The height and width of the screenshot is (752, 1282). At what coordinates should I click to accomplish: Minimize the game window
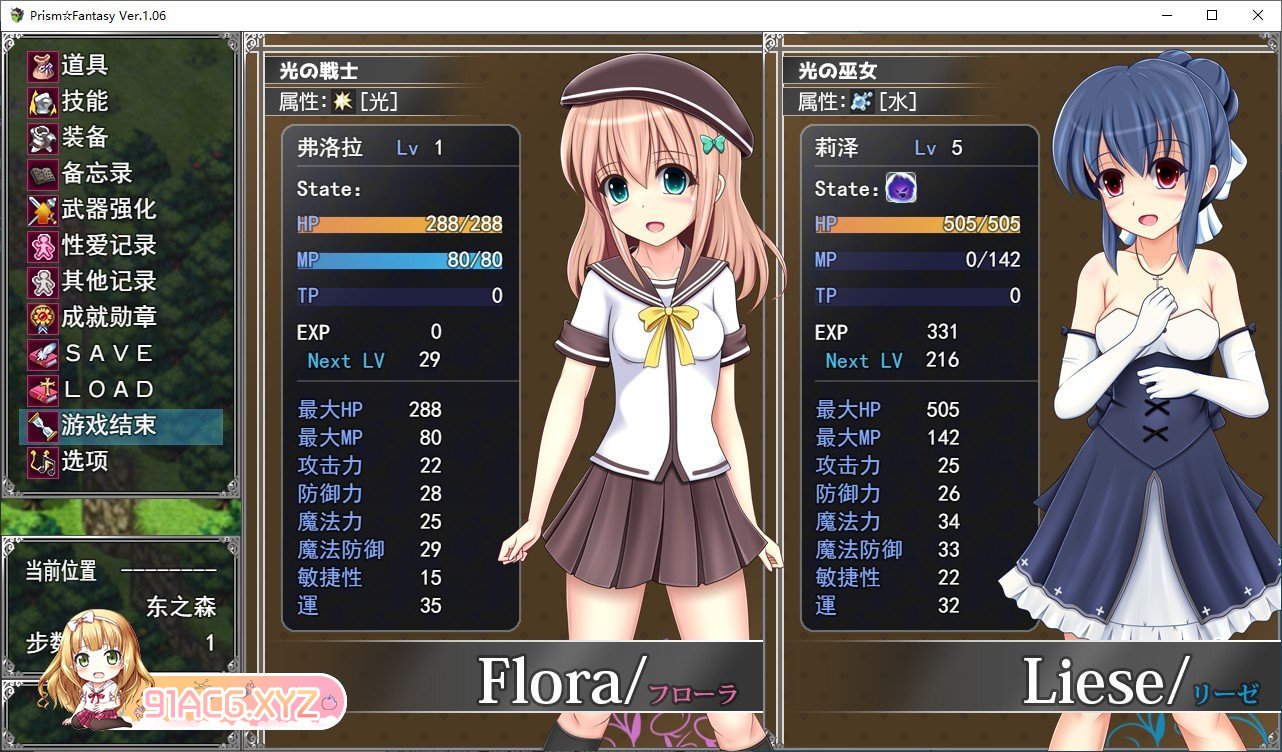pyautogui.click(x=1166, y=15)
